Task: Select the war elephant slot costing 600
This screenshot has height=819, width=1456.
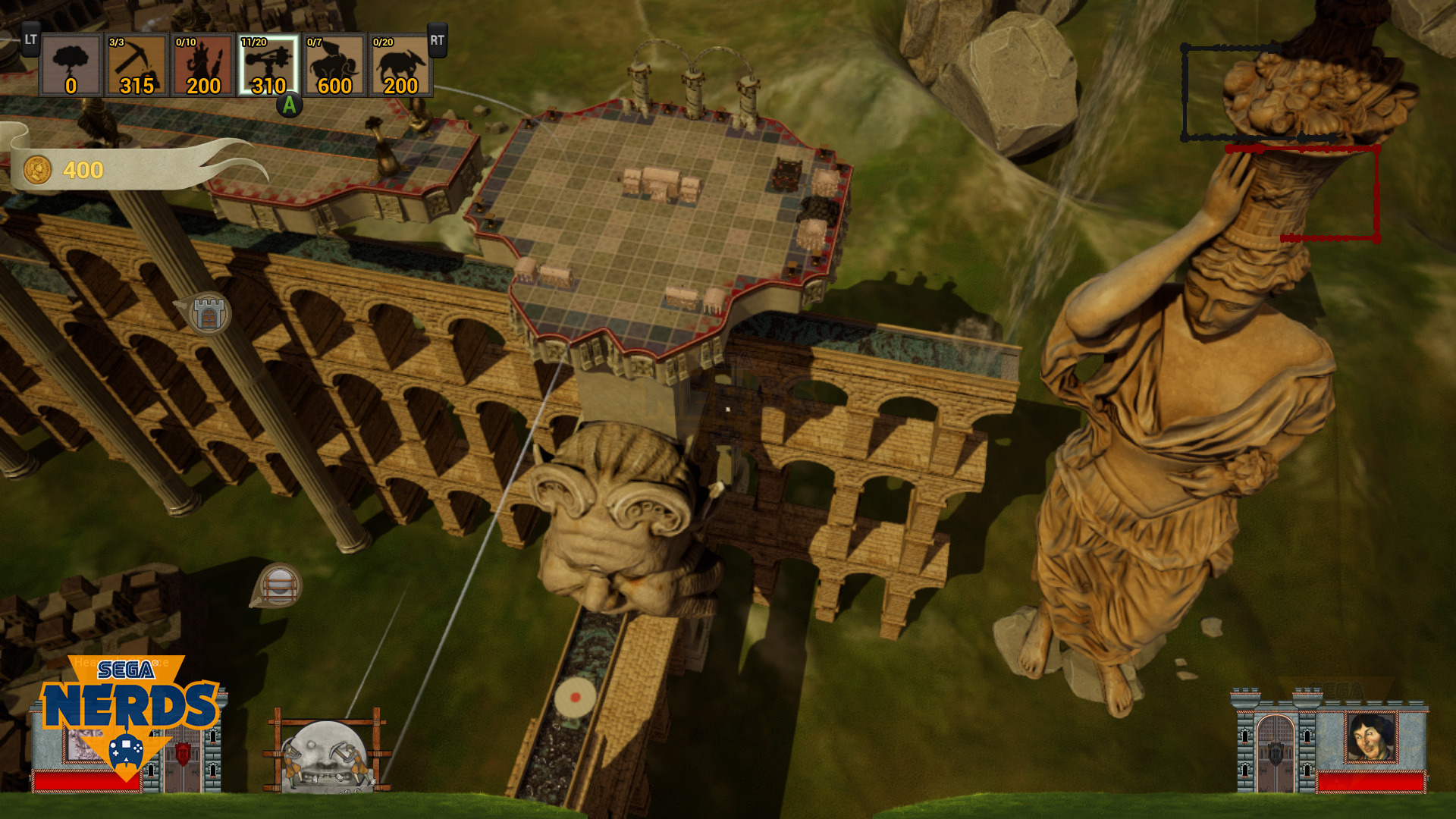Action: click(335, 65)
